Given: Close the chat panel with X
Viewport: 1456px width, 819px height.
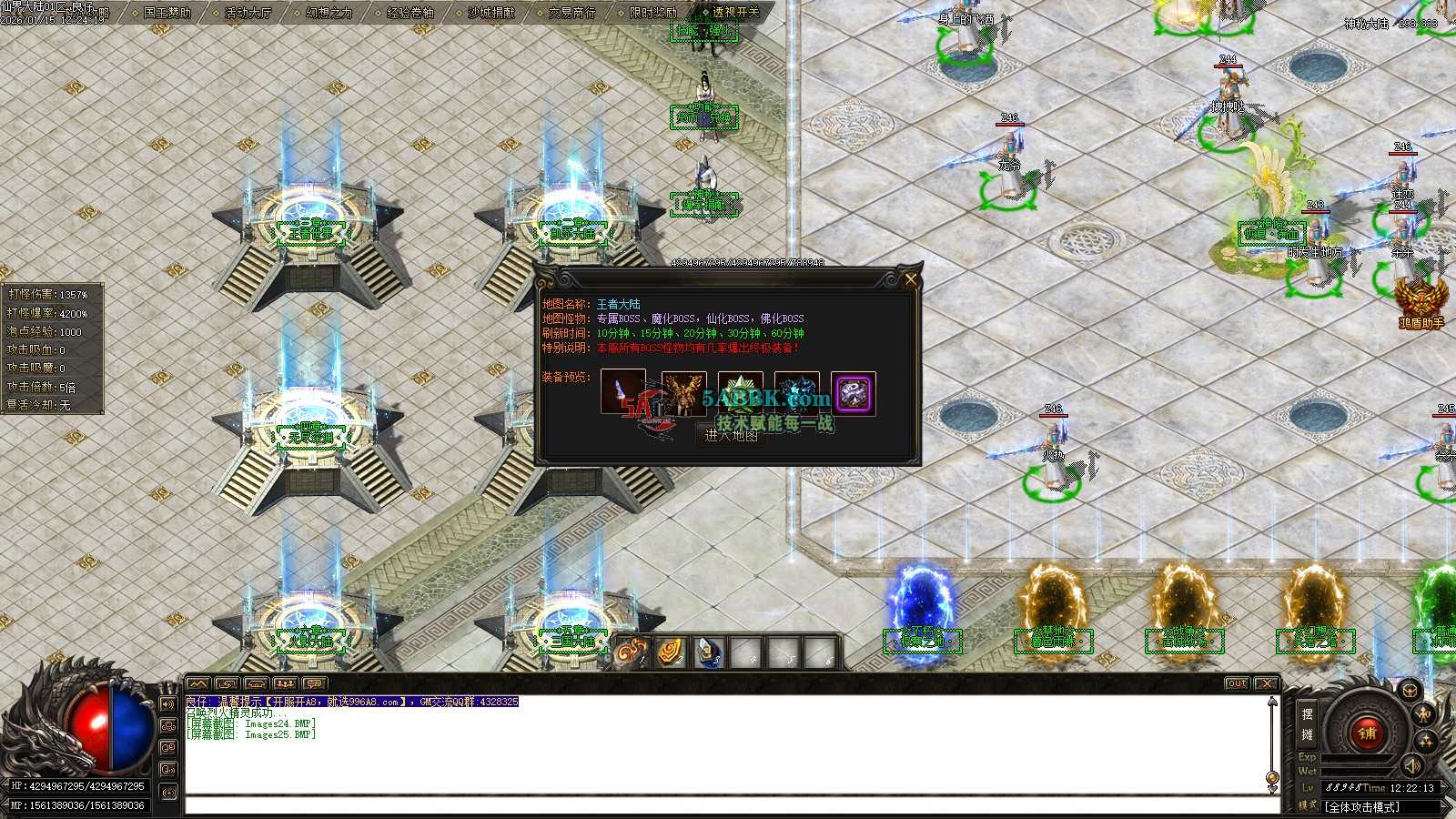Looking at the screenshot, I should 1266,683.
